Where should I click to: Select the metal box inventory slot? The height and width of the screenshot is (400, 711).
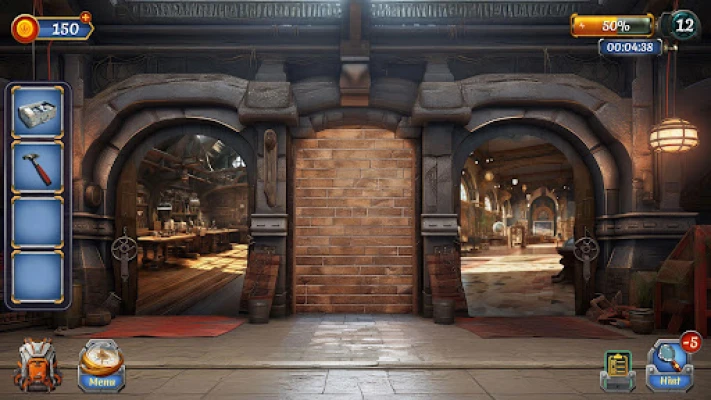click(x=38, y=112)
